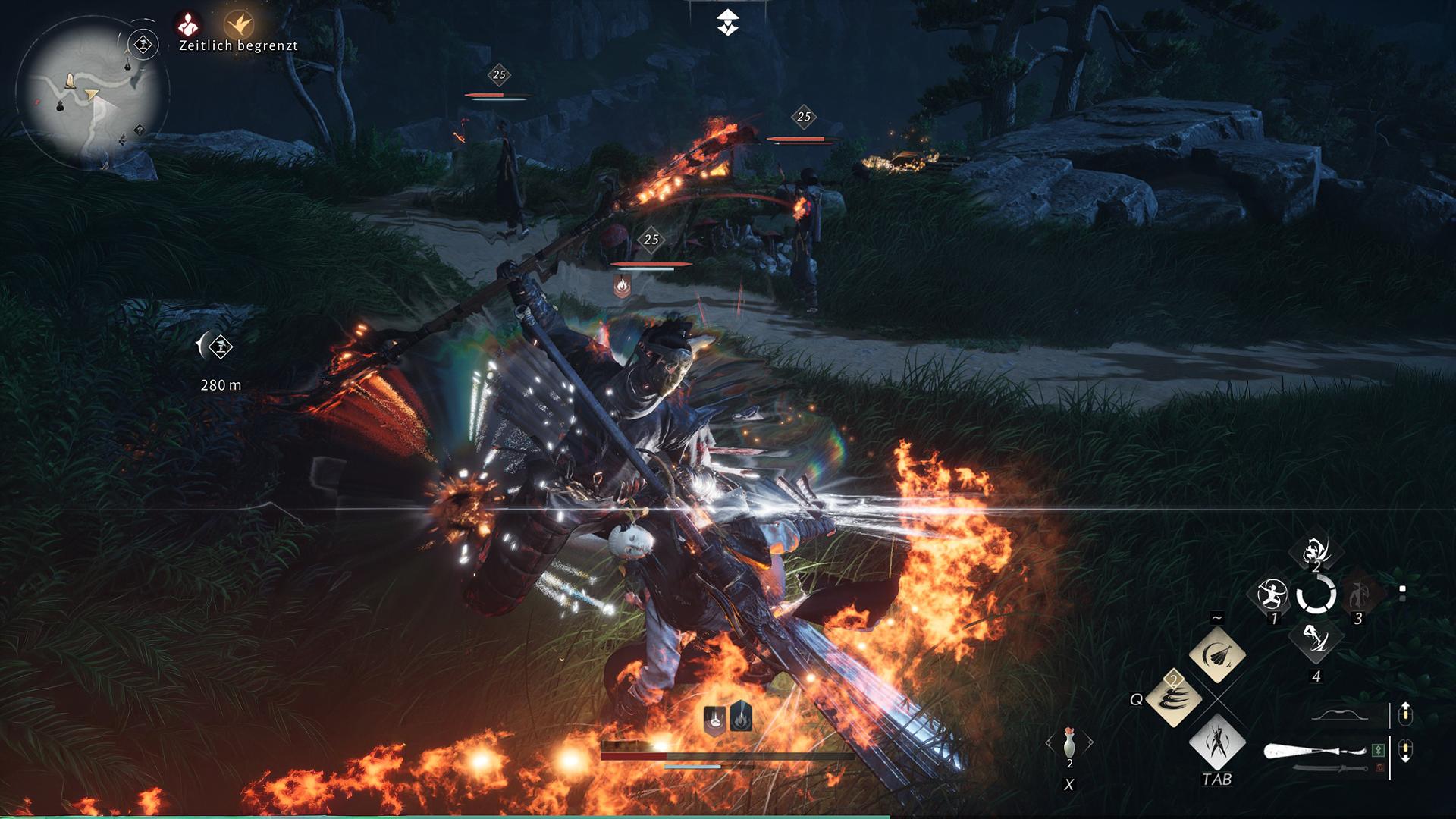Image resolution: width=1456 pixels, height=819 pixels.
Task: Click the fire status icon above the player health bar
Action: (741, 718)
